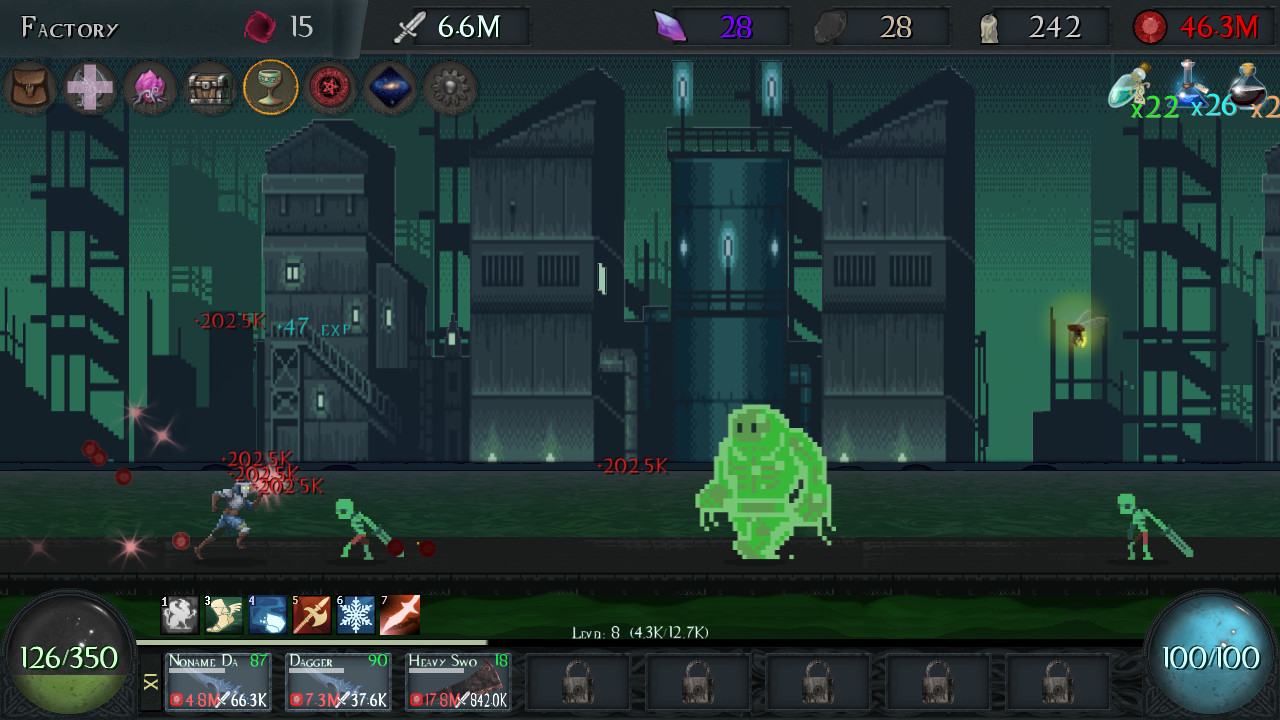Use skill 7 red dagger ability
Viewport: 1280px width, 720px height.
(400, 614)
